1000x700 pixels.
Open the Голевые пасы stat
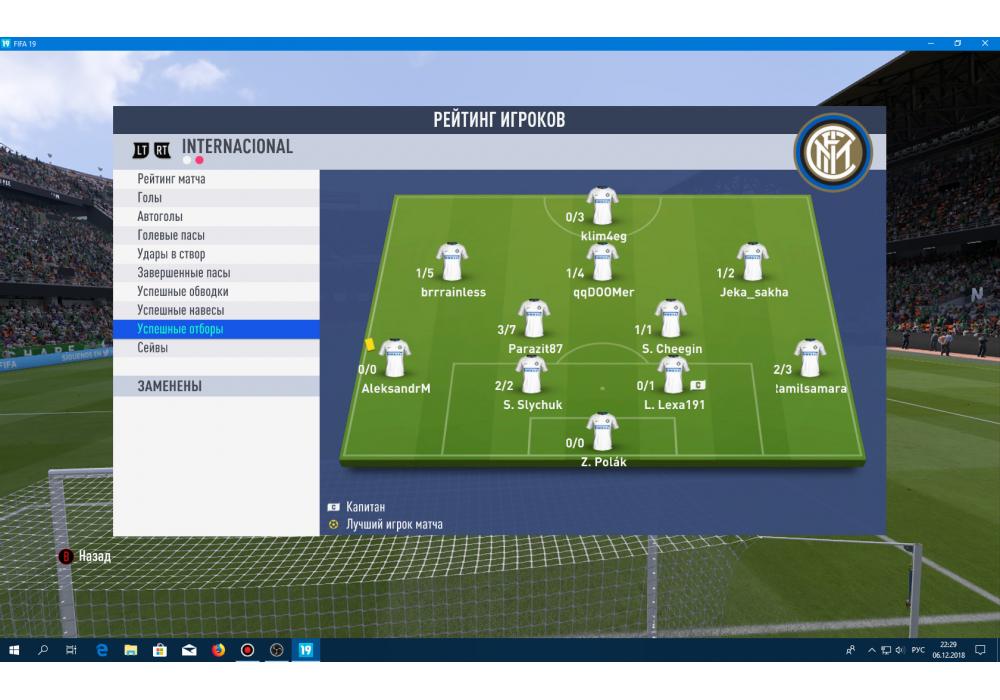pyautogui.click(x=215, y=235)
